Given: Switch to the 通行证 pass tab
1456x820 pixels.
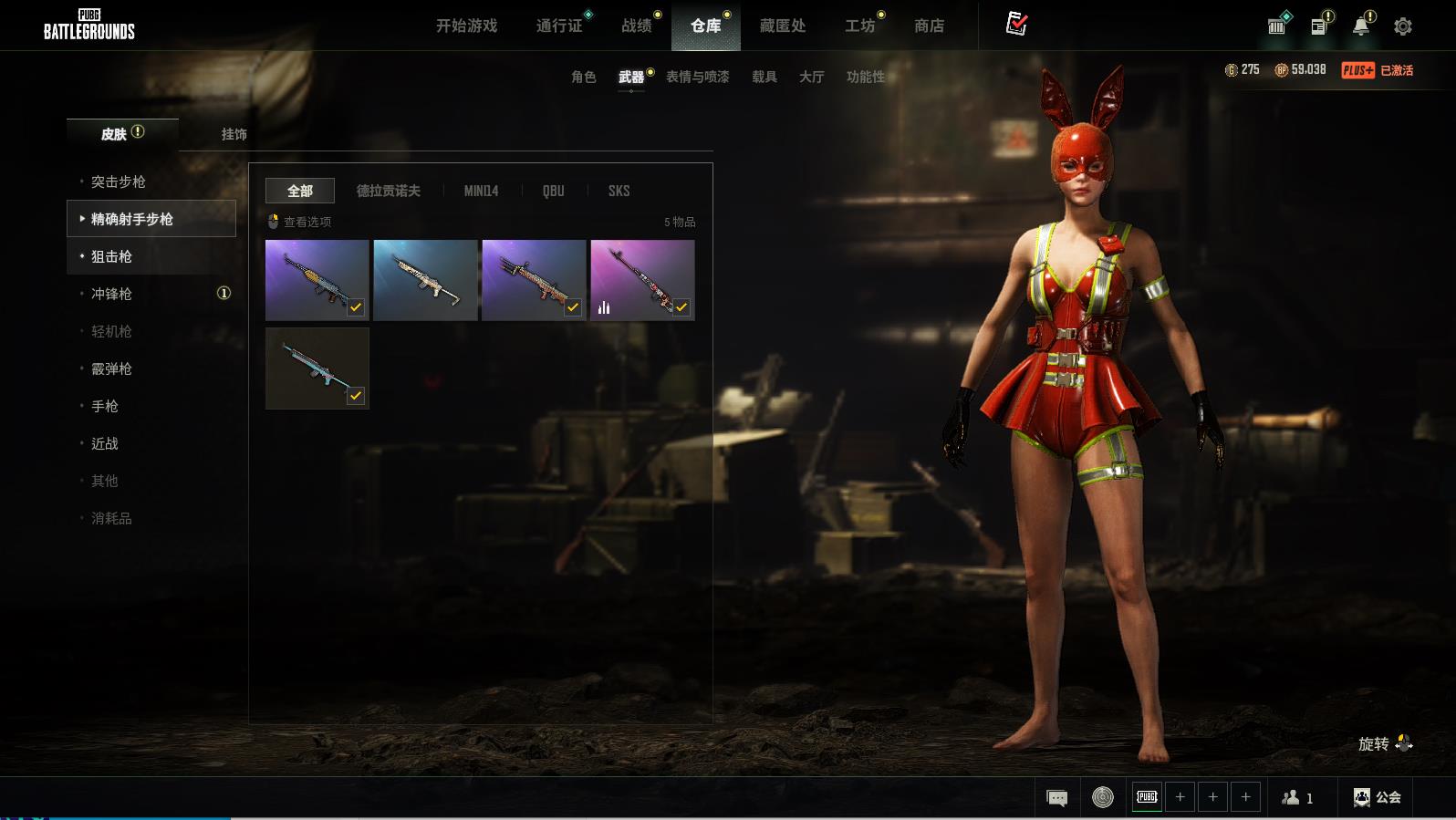Looking at the screenshot, I should (559, 26).
